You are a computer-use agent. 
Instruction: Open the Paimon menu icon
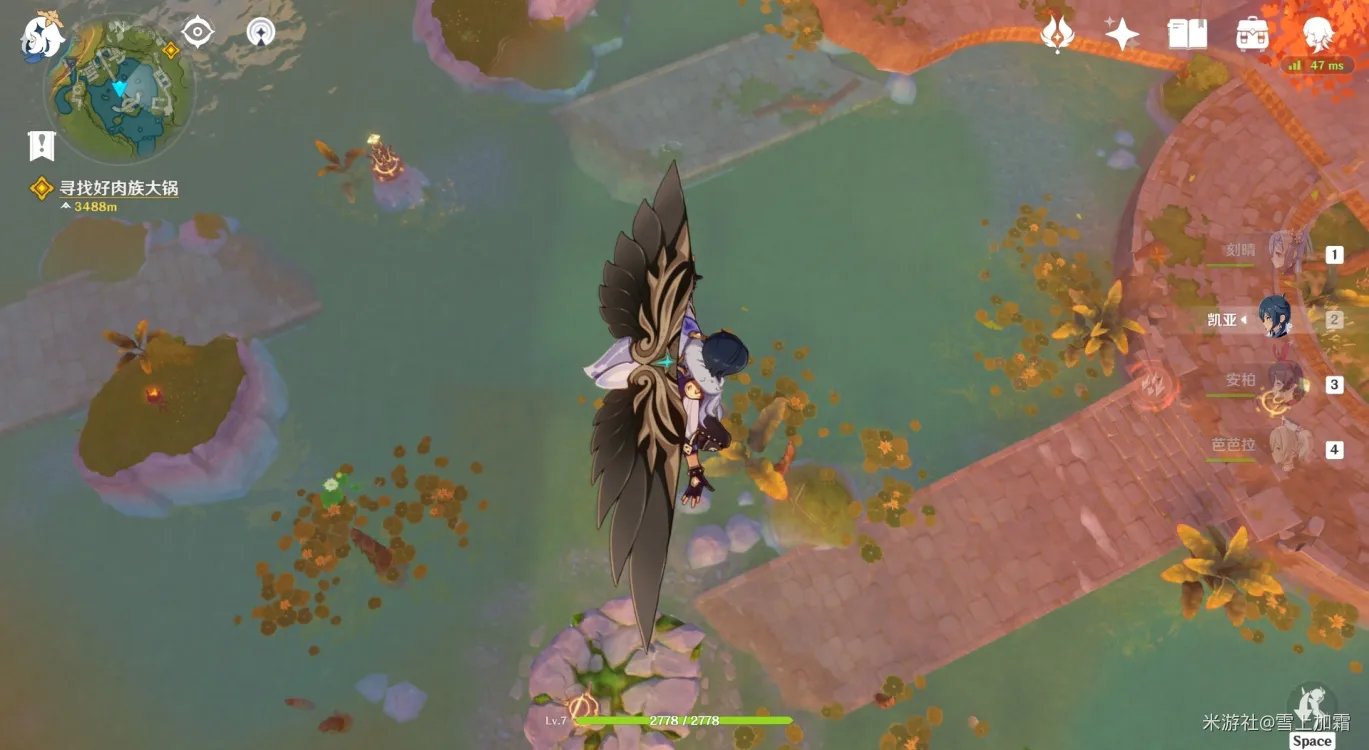pos(43,37)
